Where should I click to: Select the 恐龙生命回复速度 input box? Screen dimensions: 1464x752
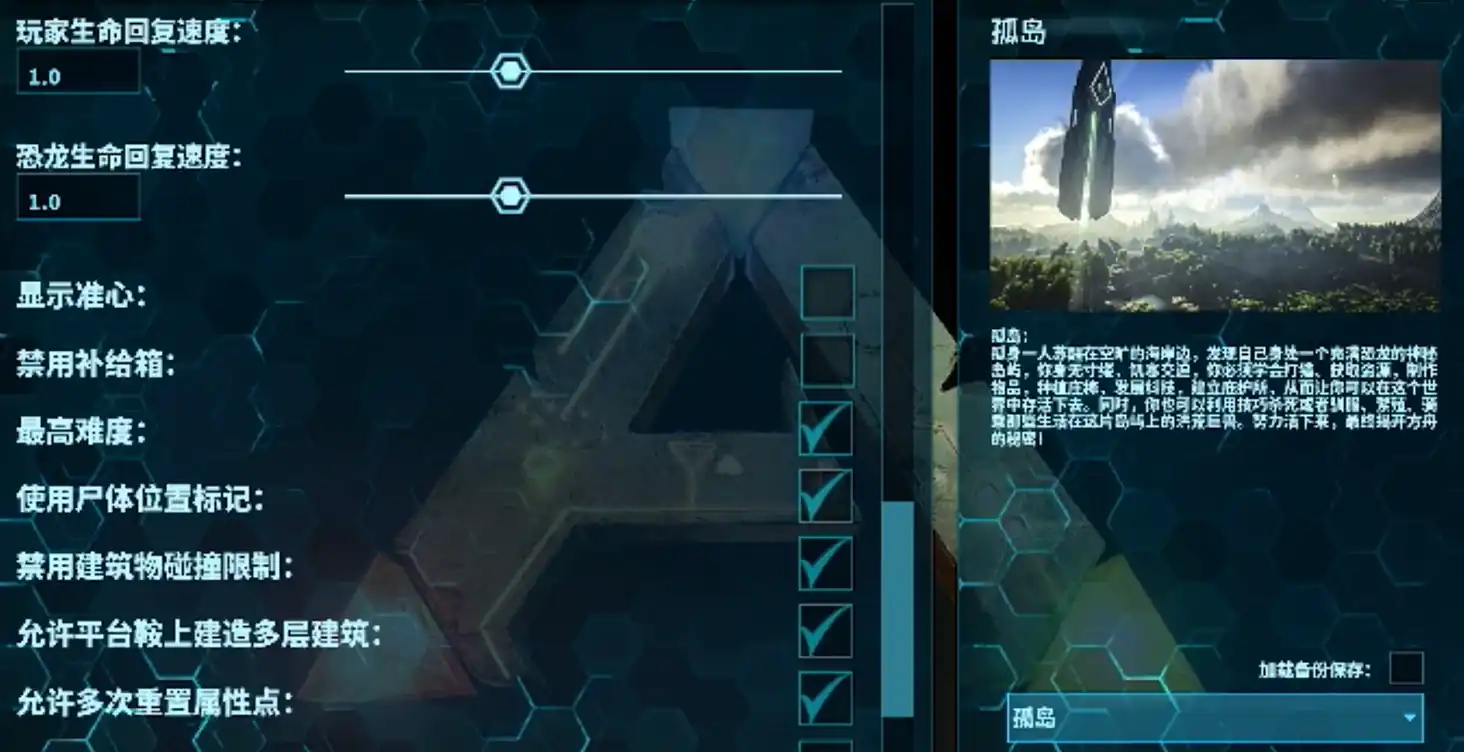77,196
